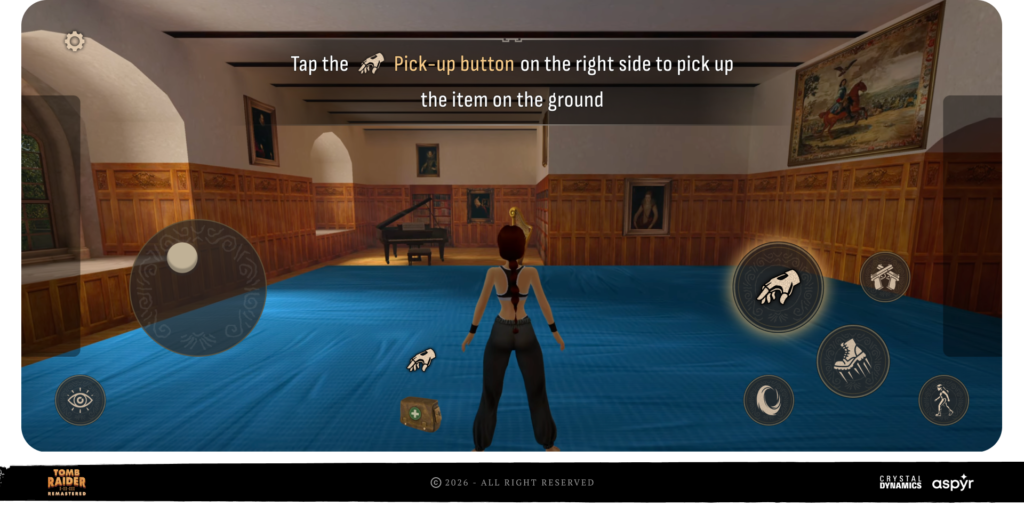Tap the highlighted hand Pick-up button
Viewport: 1024px width, 506px height.
pos(778,287)
